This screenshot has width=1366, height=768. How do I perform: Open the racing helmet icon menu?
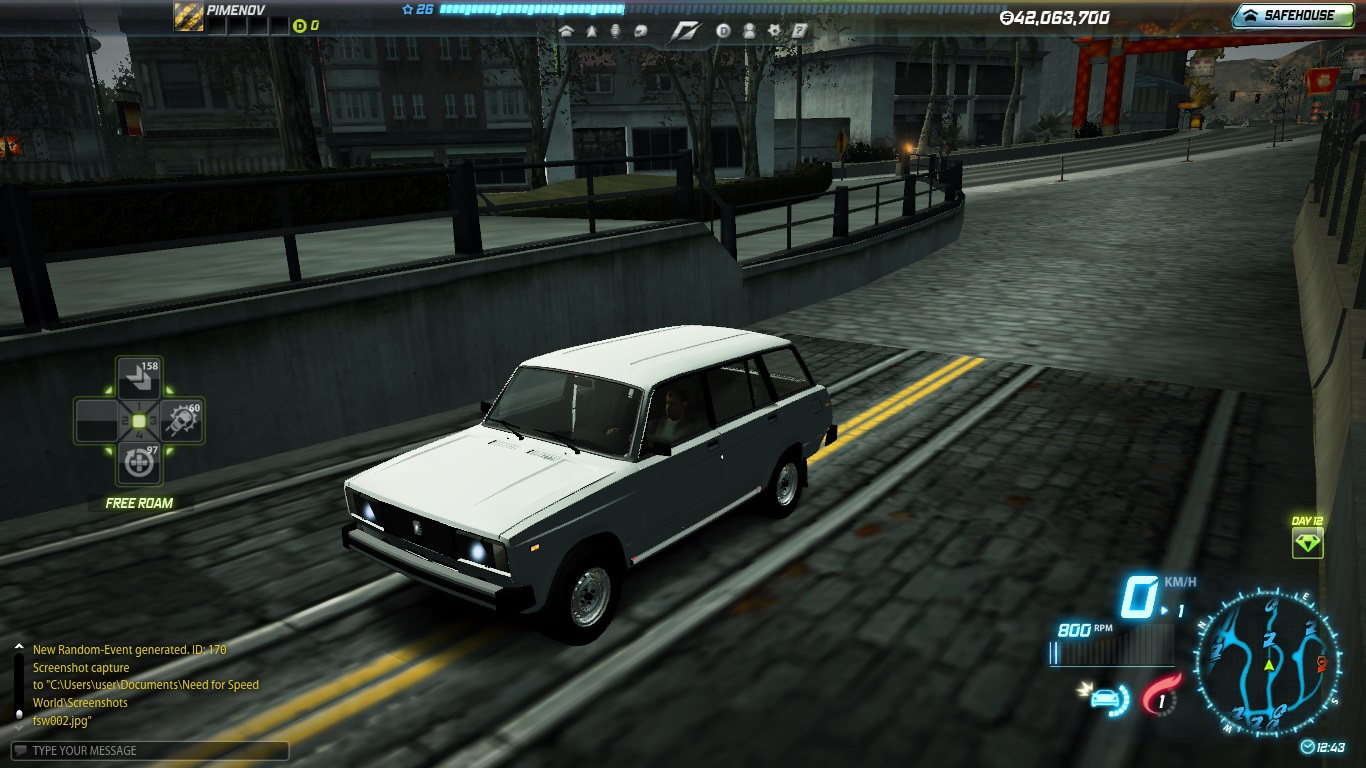point(639,31)
